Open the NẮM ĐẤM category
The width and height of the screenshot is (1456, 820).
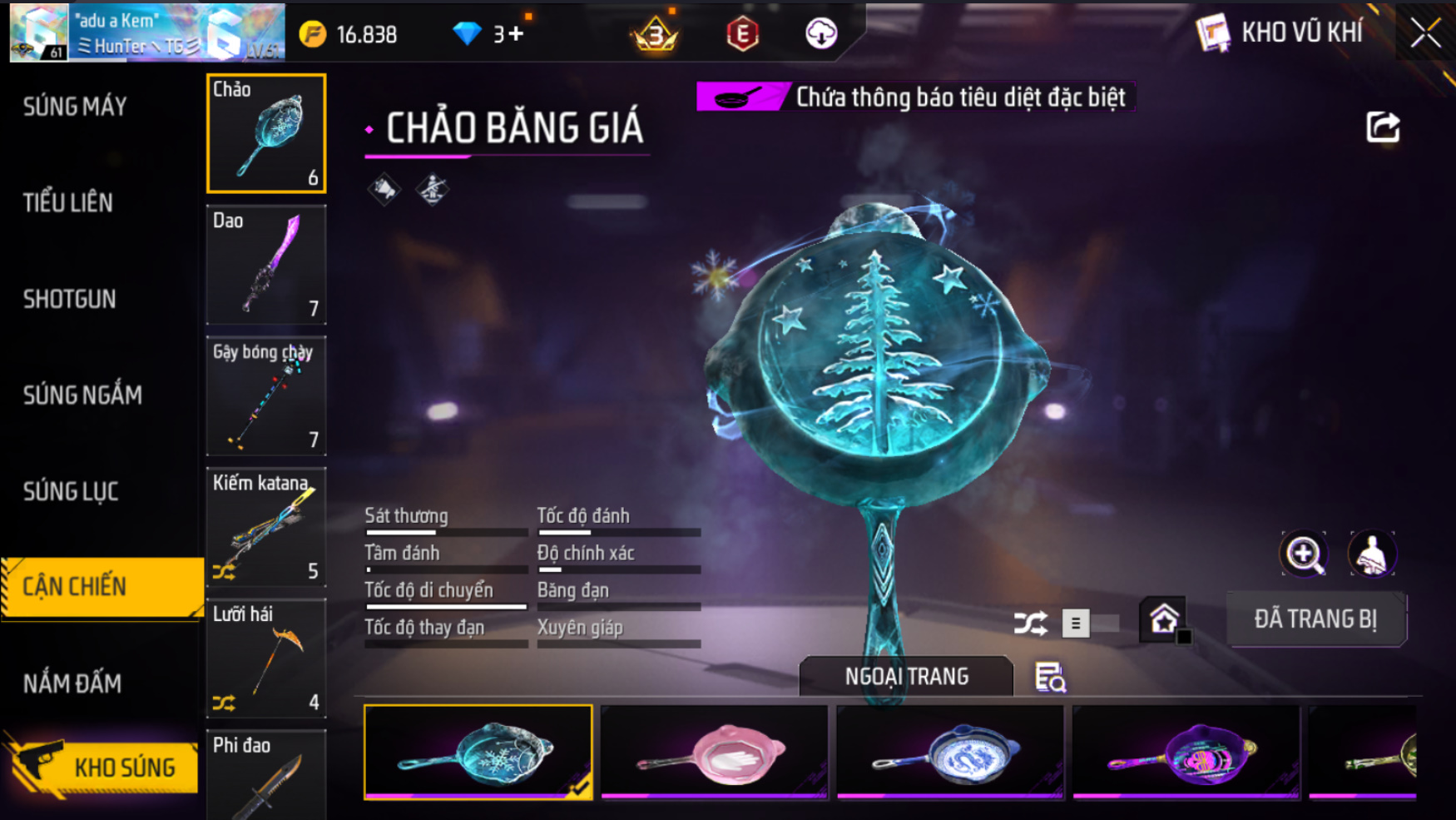[72, 683]
